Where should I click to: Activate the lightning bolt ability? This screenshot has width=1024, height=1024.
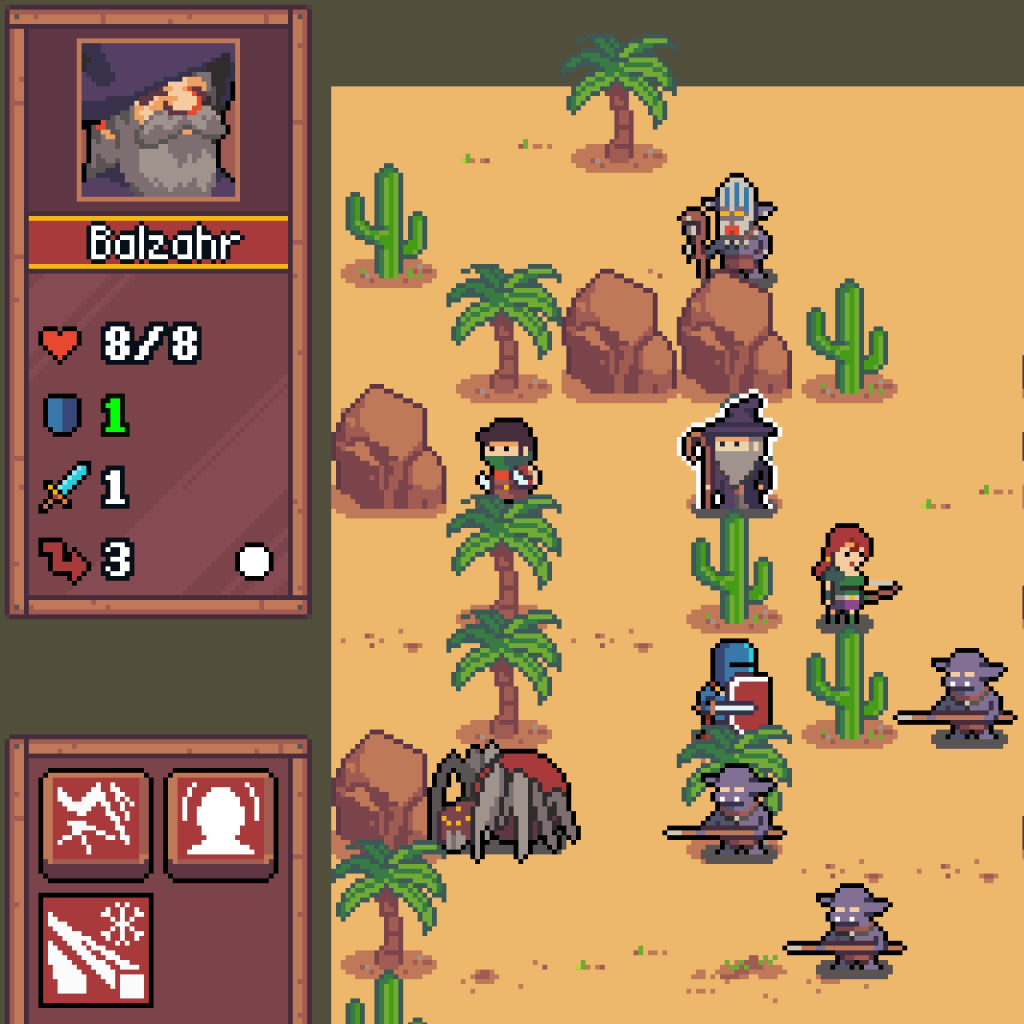click(x=96, y=824)
